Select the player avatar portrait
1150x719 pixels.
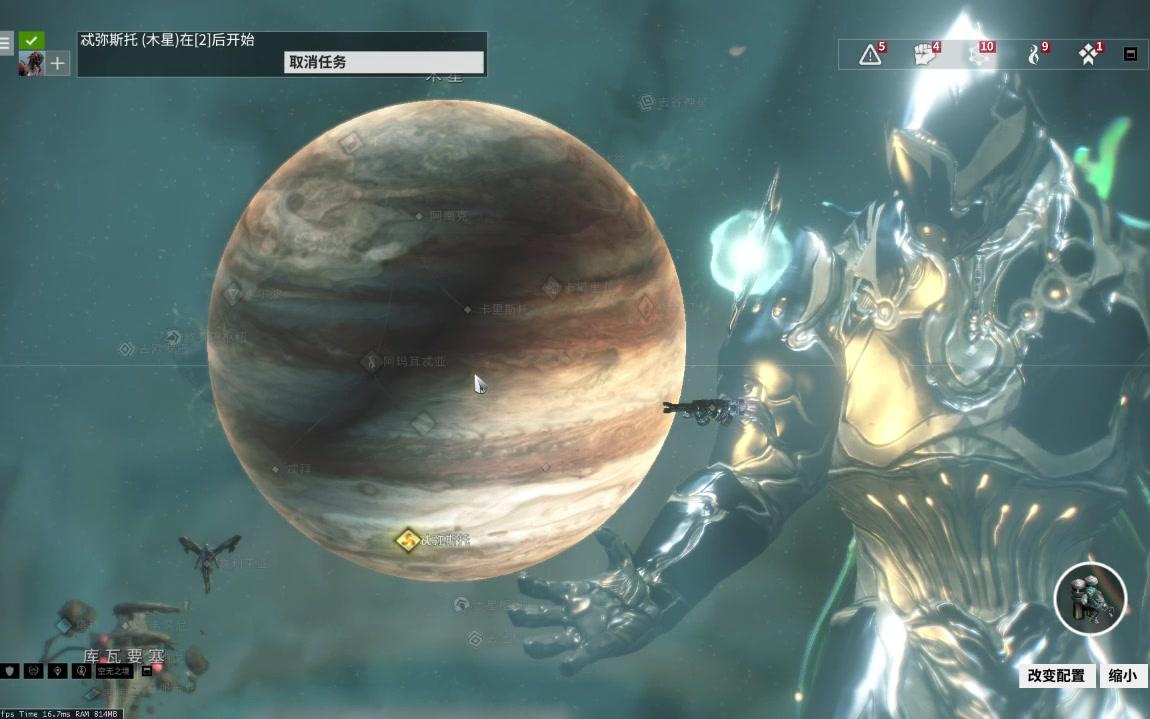(31, 64)
